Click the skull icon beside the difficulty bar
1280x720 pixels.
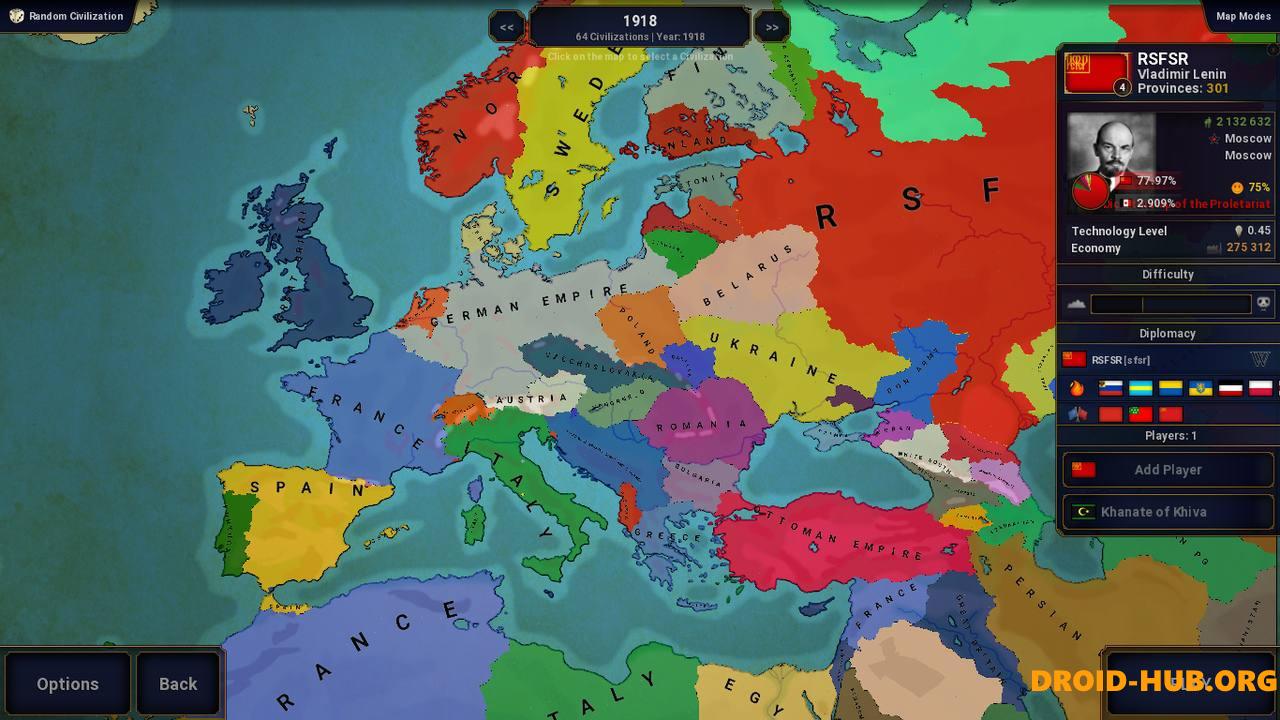(x=1262, y=303)
